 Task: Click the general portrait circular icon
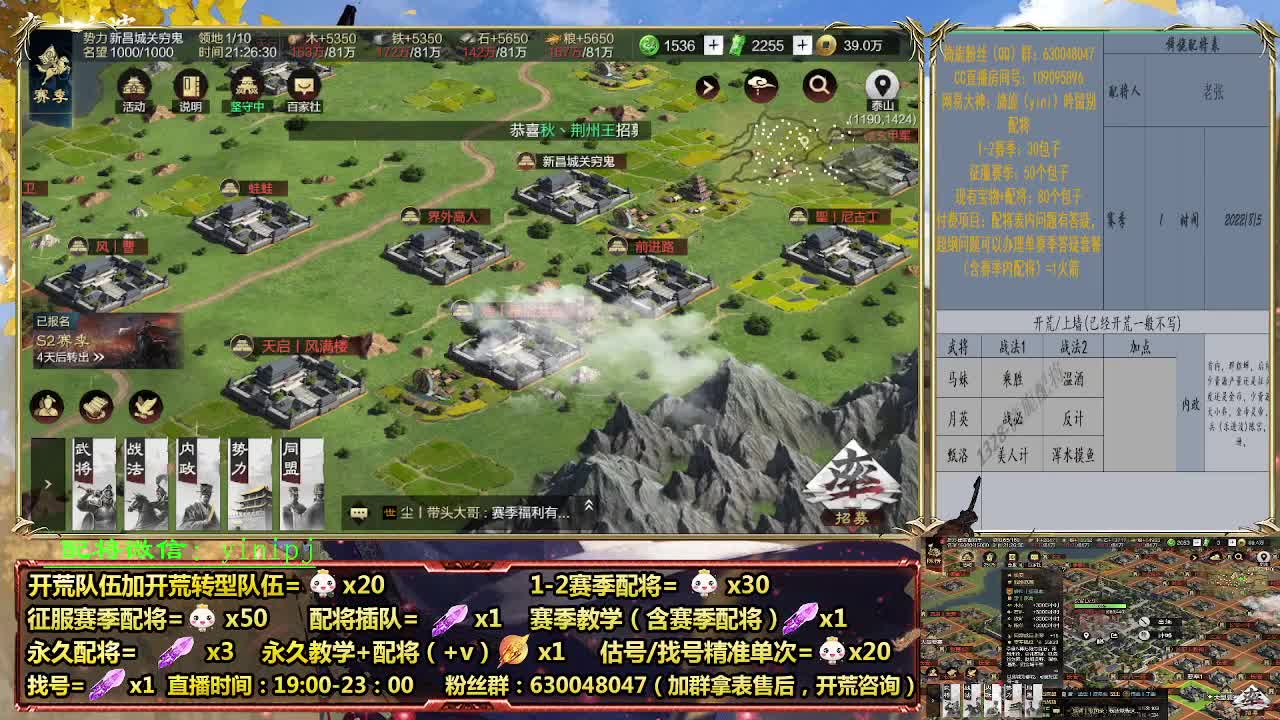click(47, 405)
